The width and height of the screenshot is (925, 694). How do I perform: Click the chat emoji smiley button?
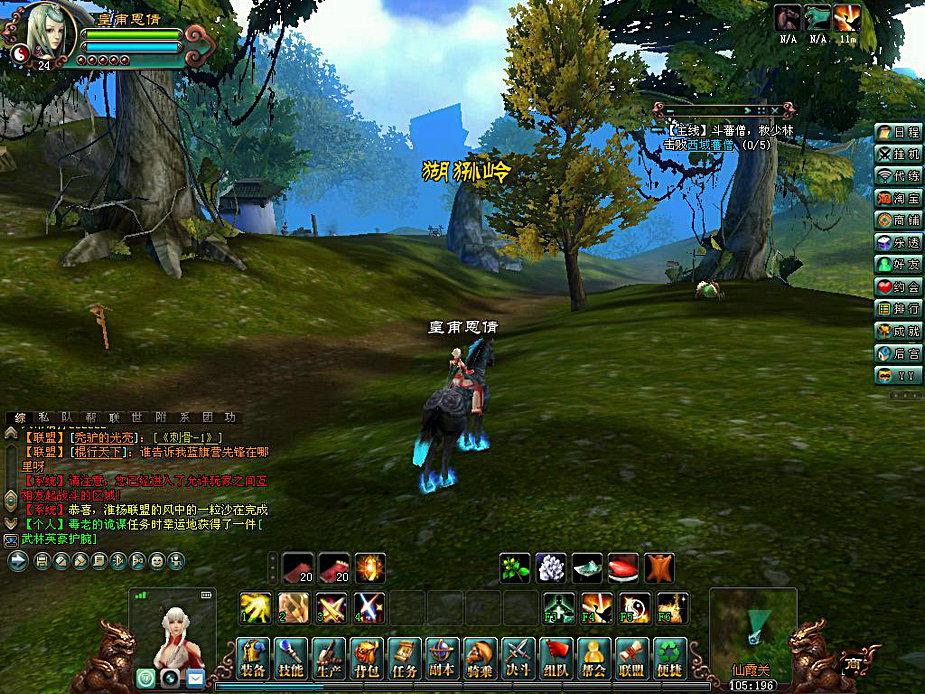[156, 561]
